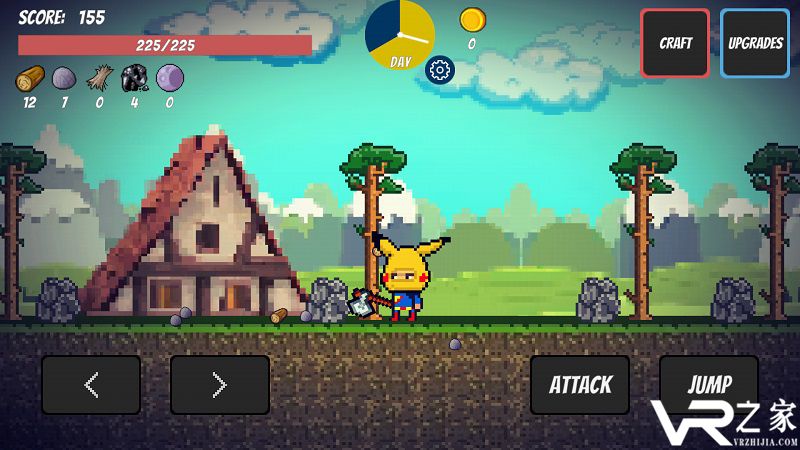Select the black coal resource icon
Image resolution: width=800 pixels, height=450 pixels.
[x=134, y=78]
